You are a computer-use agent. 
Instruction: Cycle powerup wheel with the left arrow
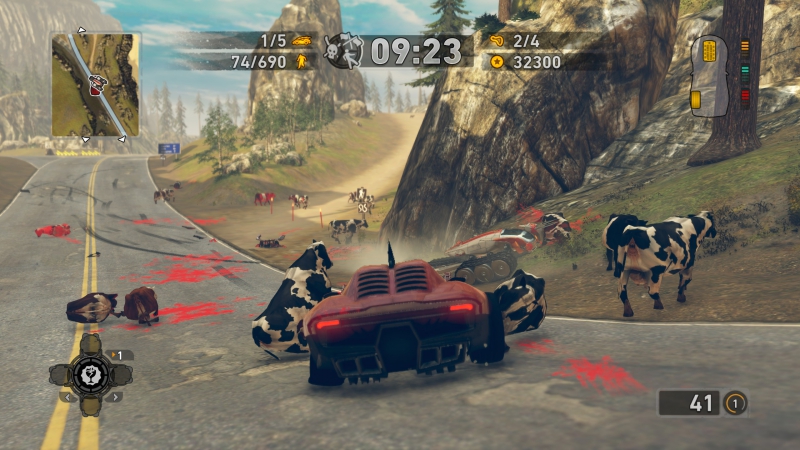click(66, 397)
